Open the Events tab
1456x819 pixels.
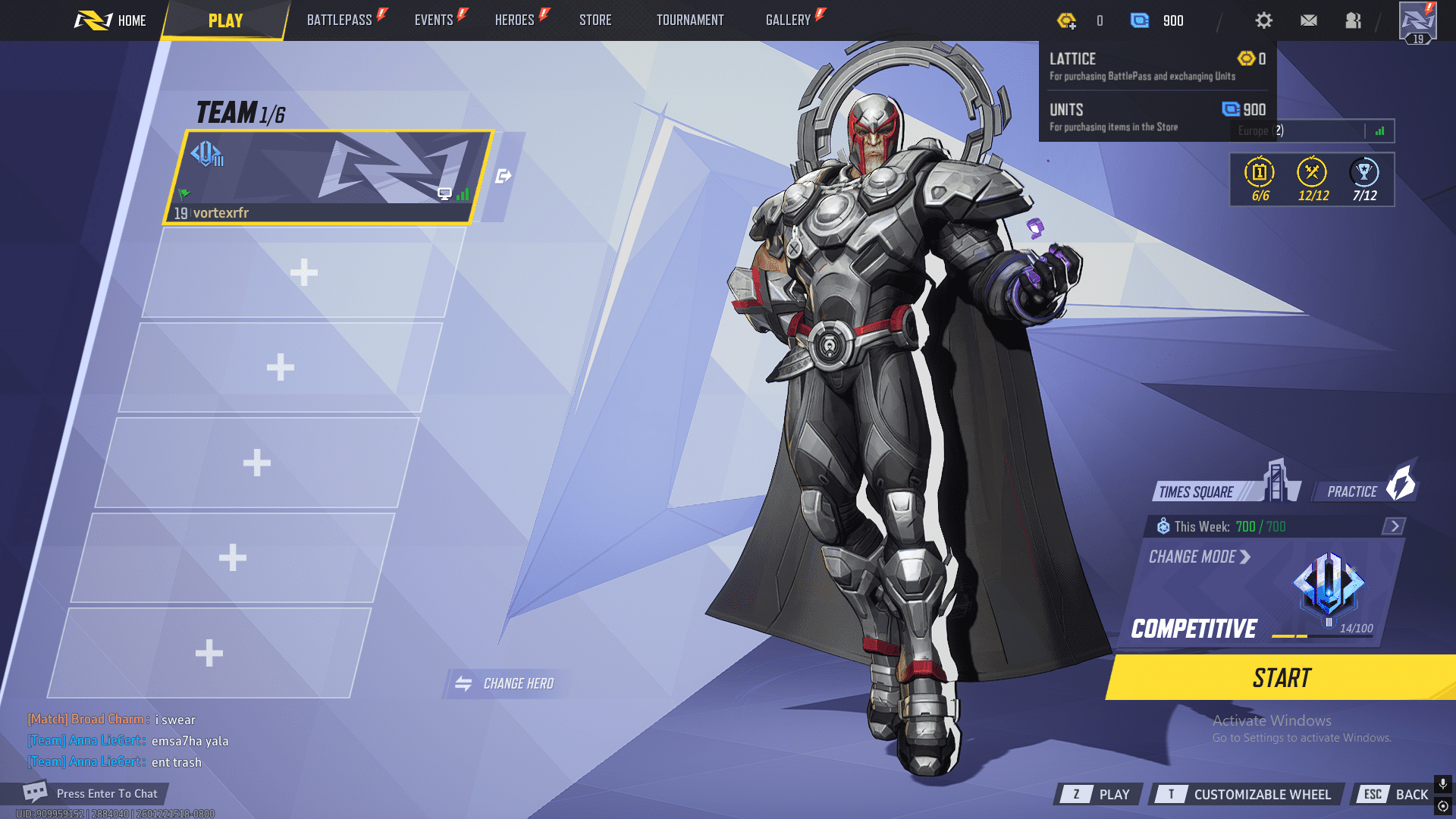point(434,20)
